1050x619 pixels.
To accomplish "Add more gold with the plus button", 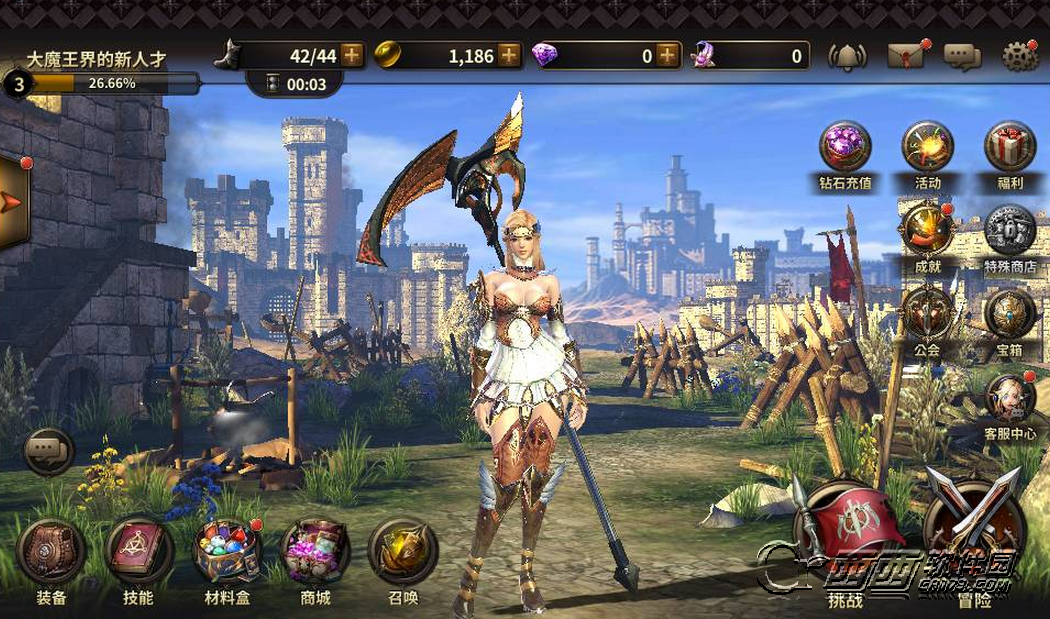I will [509, 55].
